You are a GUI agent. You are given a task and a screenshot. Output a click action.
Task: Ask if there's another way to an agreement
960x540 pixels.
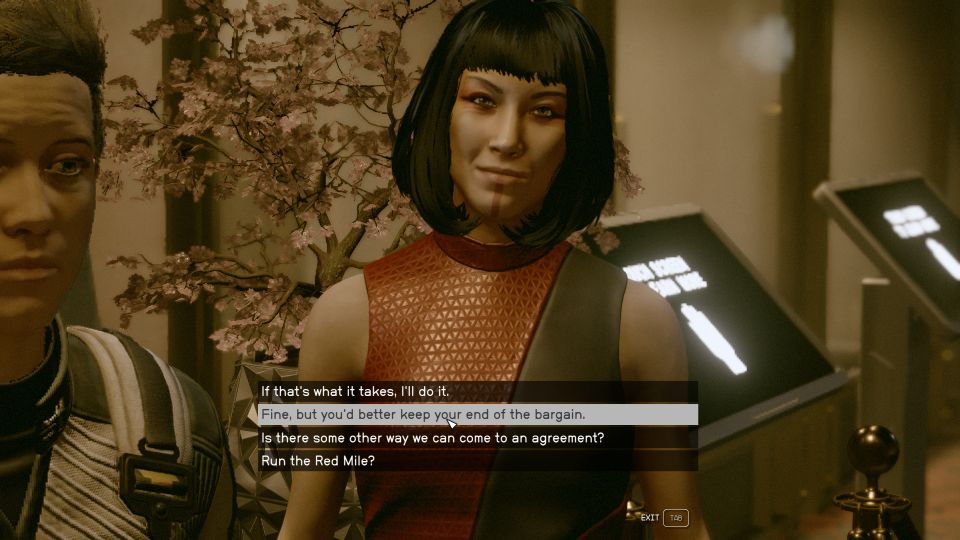432,438
